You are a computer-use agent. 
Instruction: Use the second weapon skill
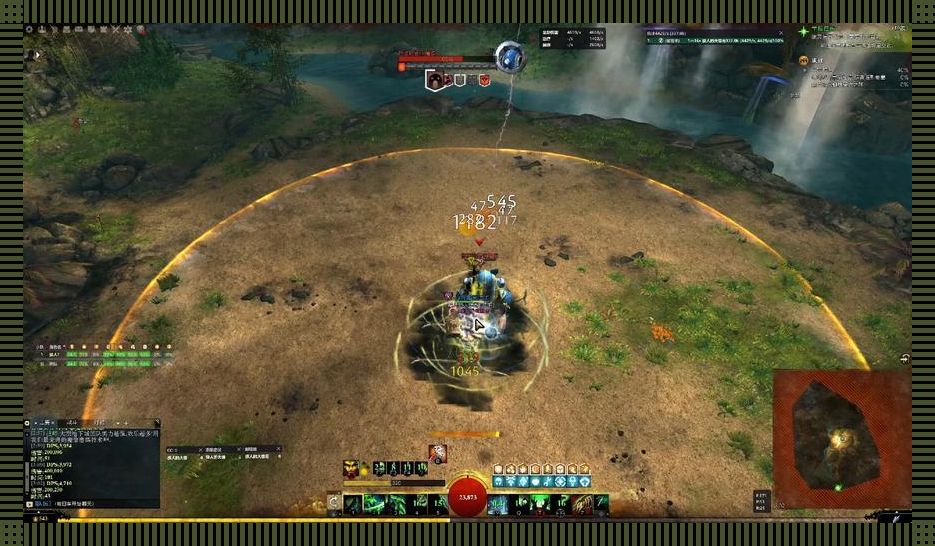click(375, 504)
